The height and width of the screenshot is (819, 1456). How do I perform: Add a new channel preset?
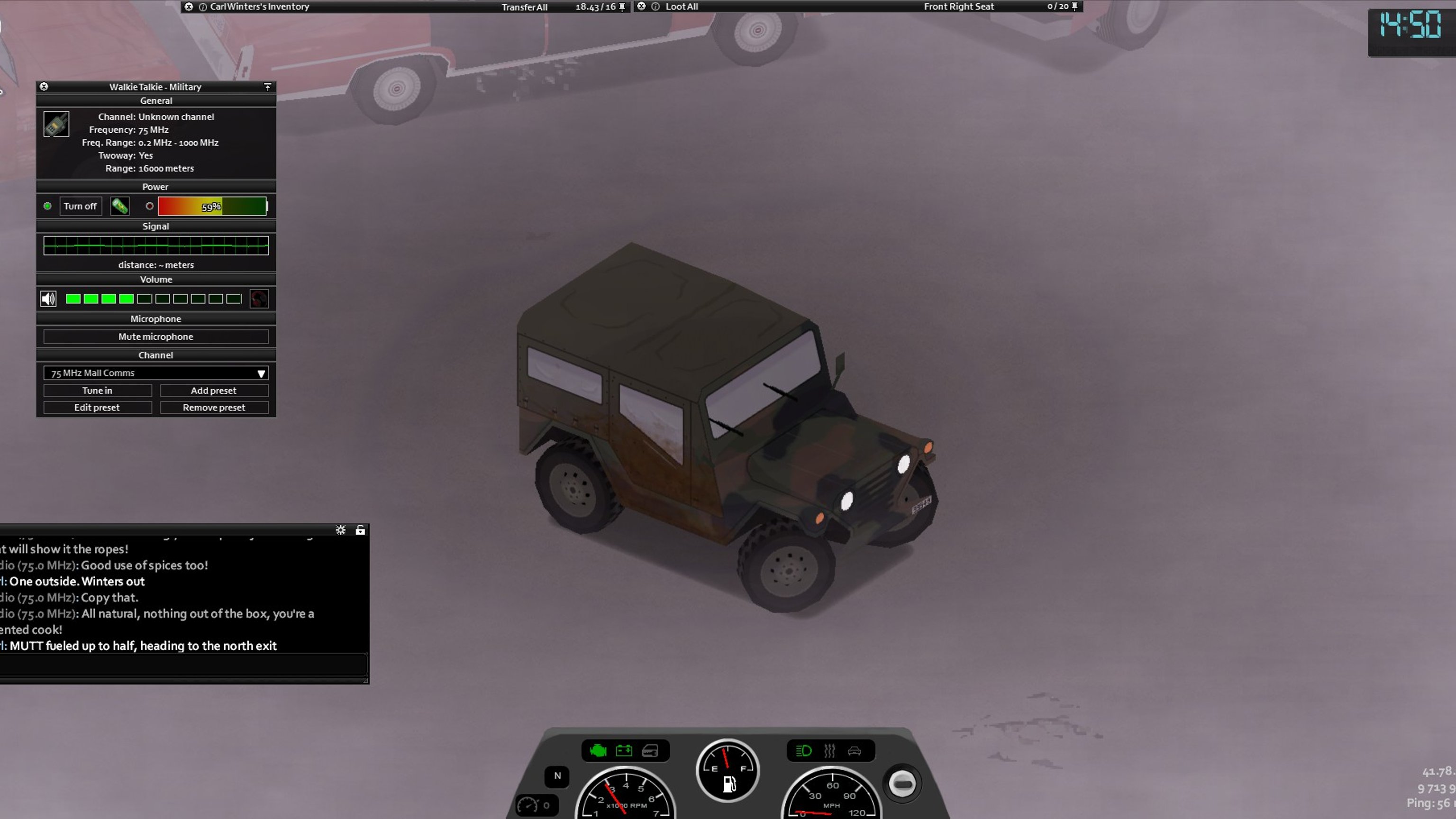coord(214,391)
